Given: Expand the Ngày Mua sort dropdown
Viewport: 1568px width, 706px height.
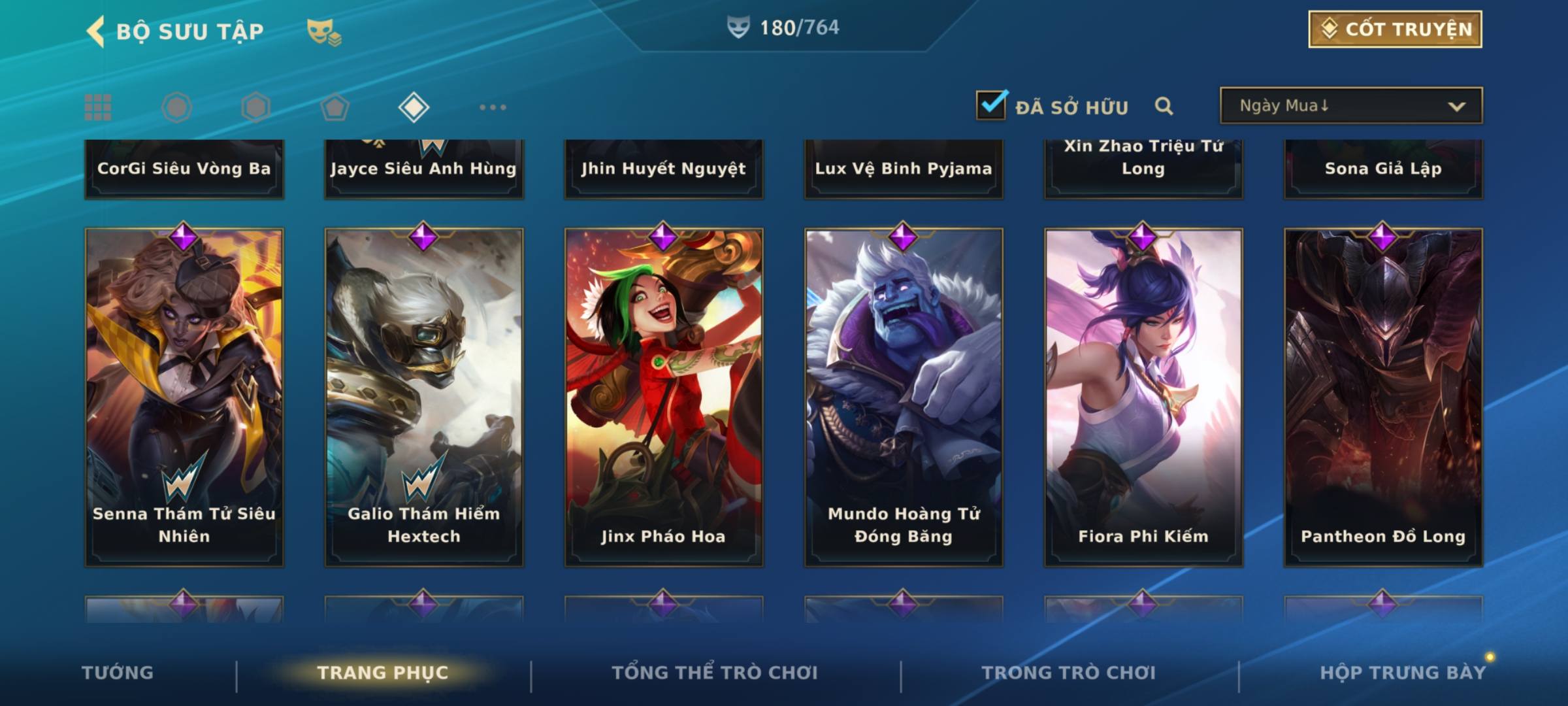Looking at the screenshot, I should click(1350, 106).
